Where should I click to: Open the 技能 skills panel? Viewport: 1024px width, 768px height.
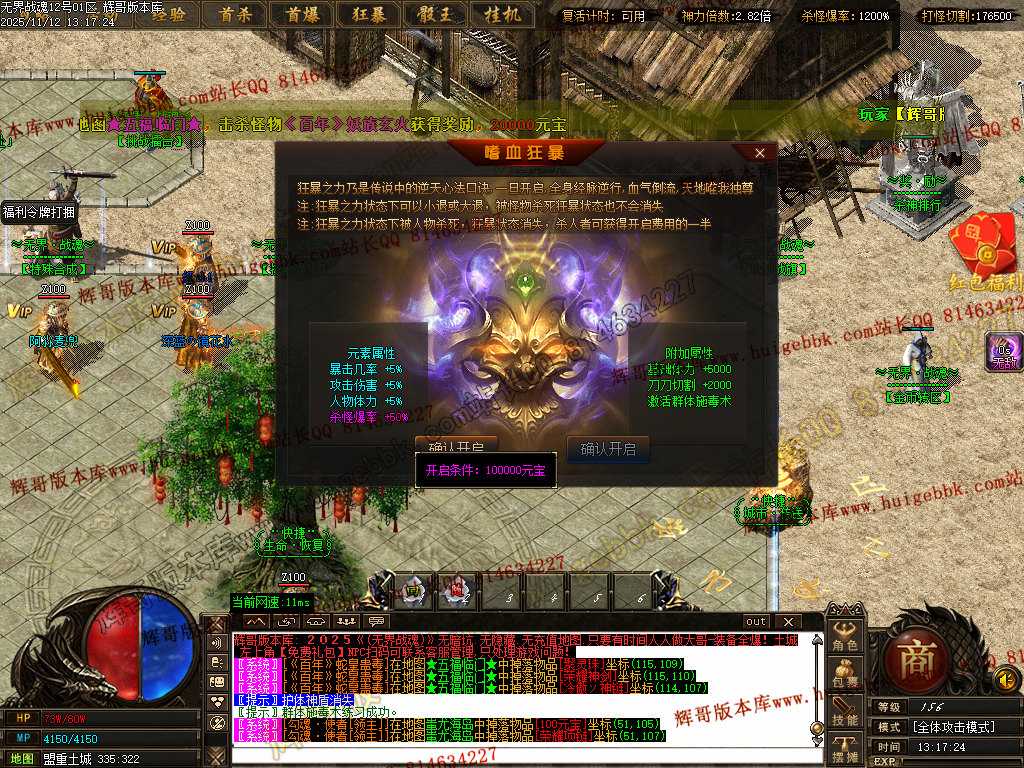846,713
